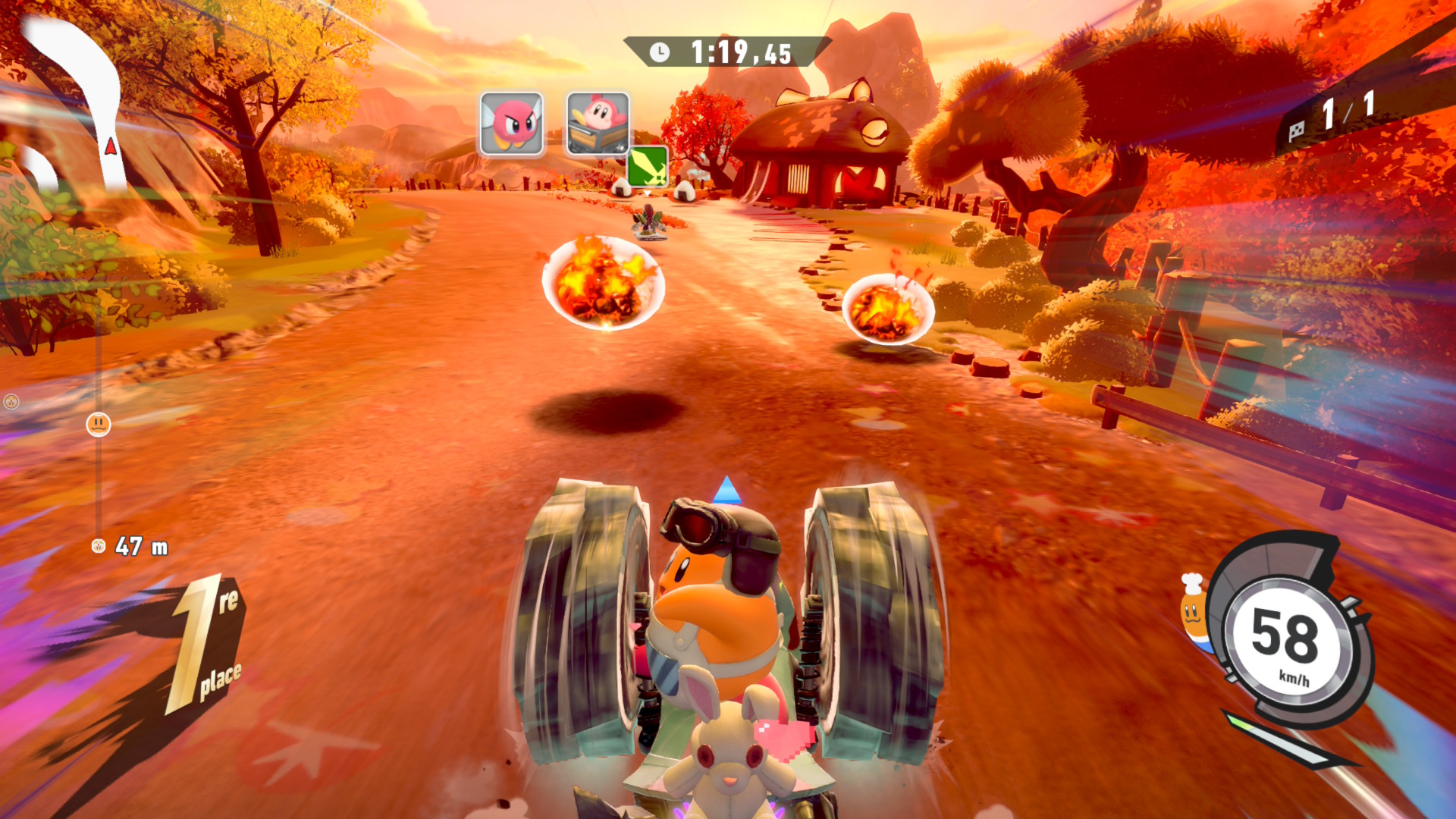
Task: Select the pink winged creature item slot
Action: click(x=512, y=124)
